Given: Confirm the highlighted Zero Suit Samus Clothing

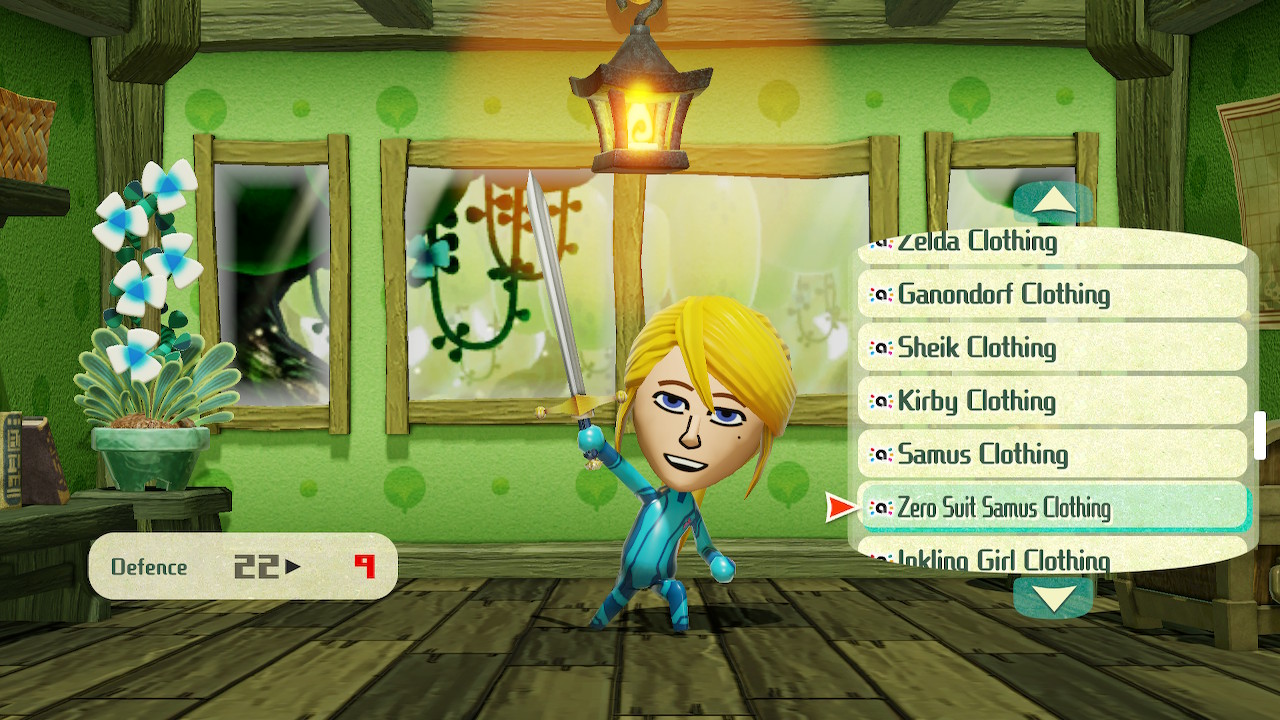Looking at the screenshot, I should (x=1054, y=507).
